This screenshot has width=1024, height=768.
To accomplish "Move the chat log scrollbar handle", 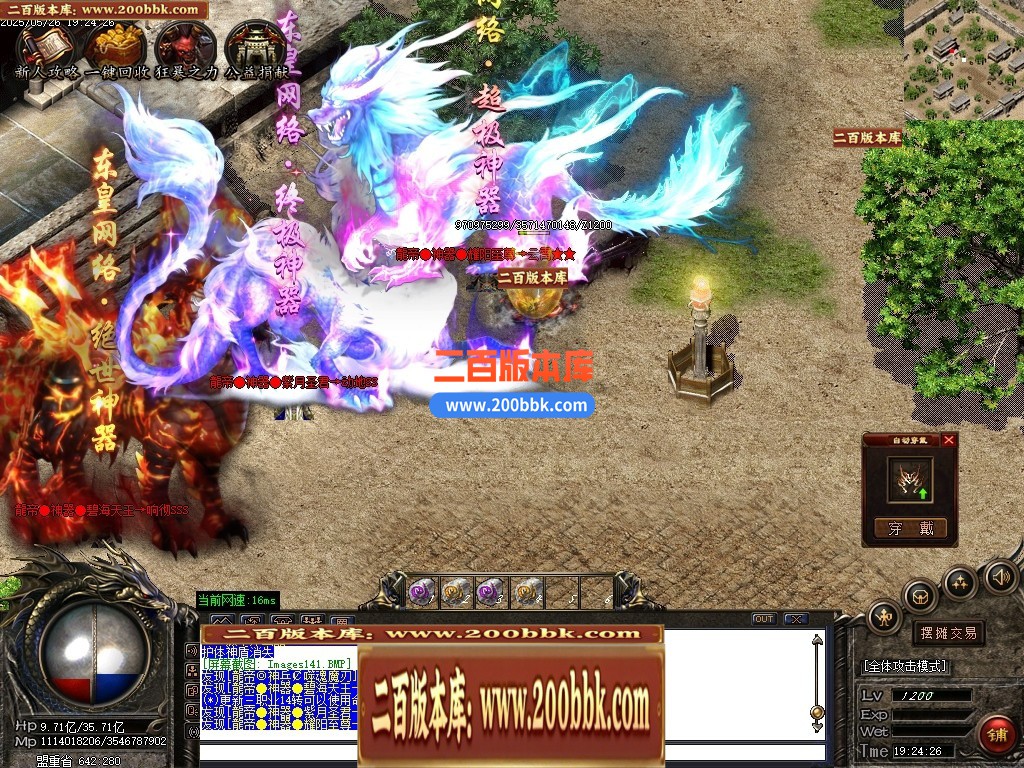I will click(x=817, y=712).
